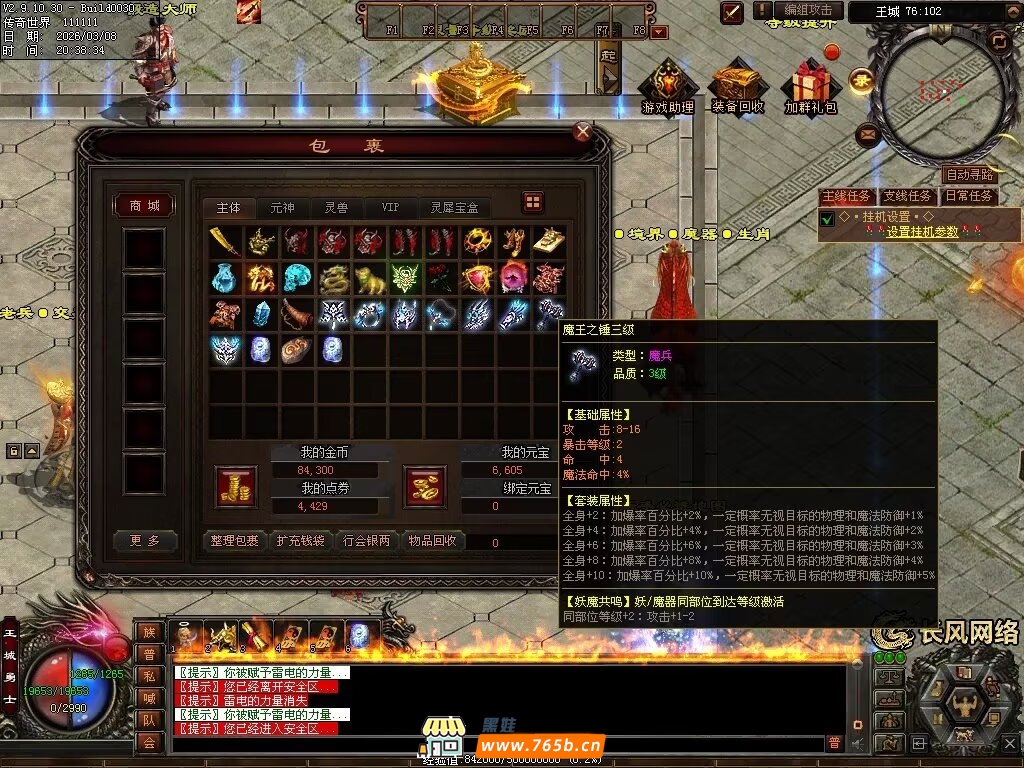The width and height of the screenshot is (1024, 768).
Task: Open the 游戏助理 game assistant
Action: [x=667, y=87]
